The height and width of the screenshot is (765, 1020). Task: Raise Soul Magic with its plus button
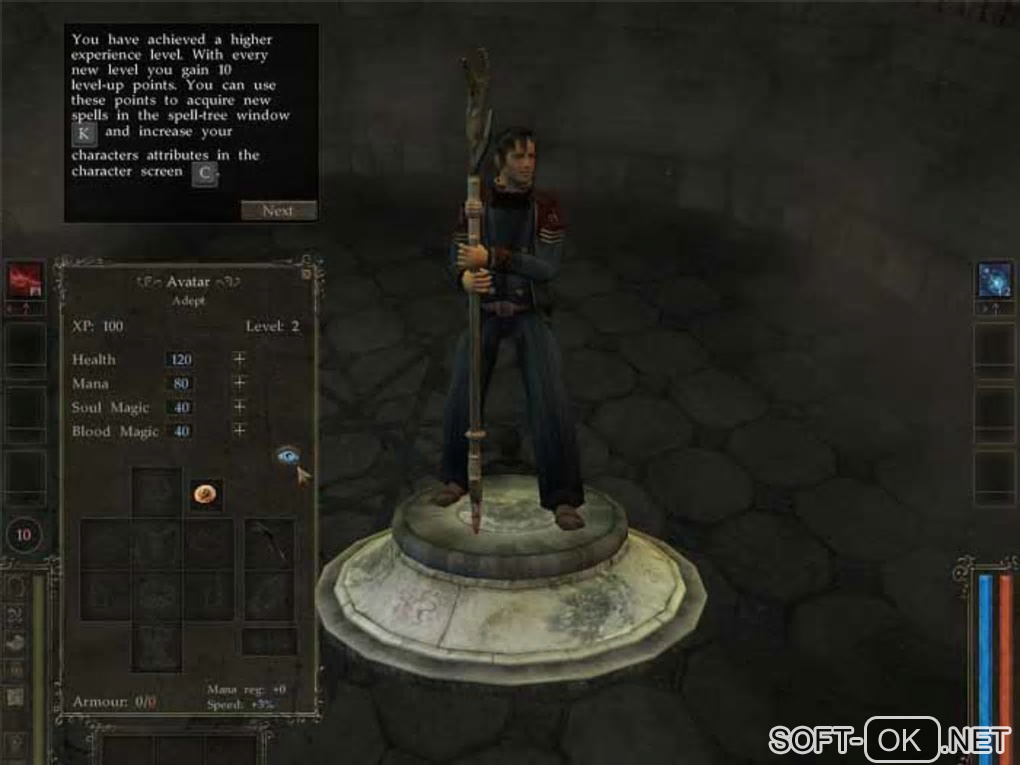tap(239, 407)
